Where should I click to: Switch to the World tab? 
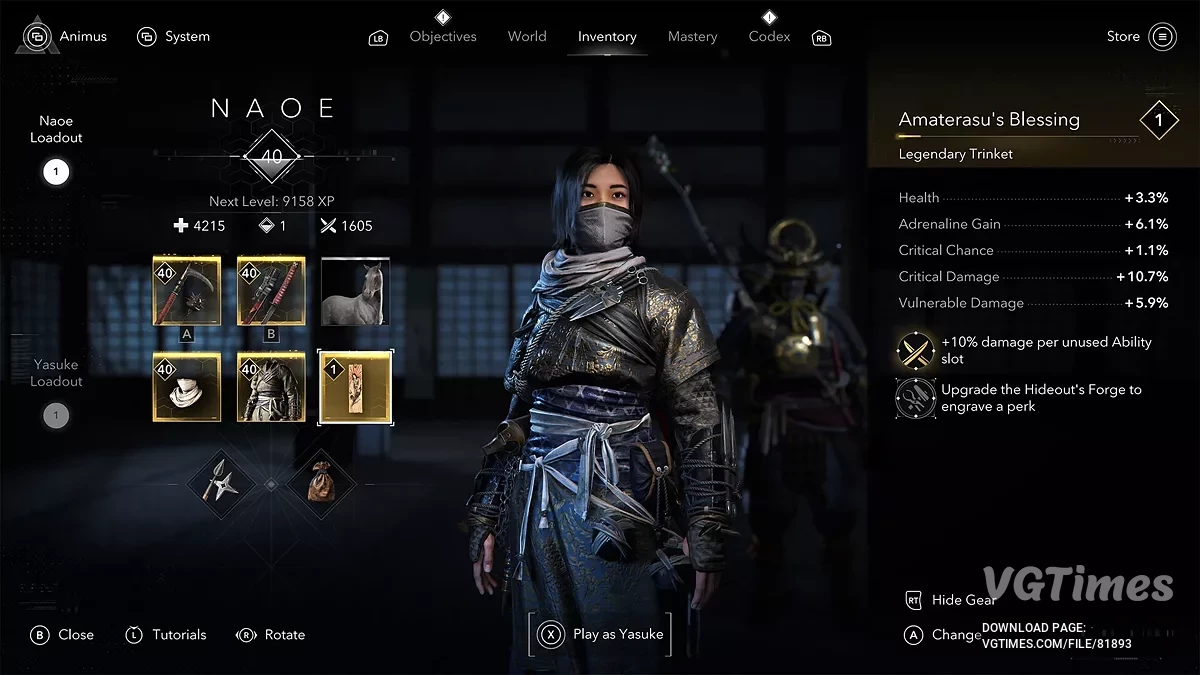tap(527, 36)
